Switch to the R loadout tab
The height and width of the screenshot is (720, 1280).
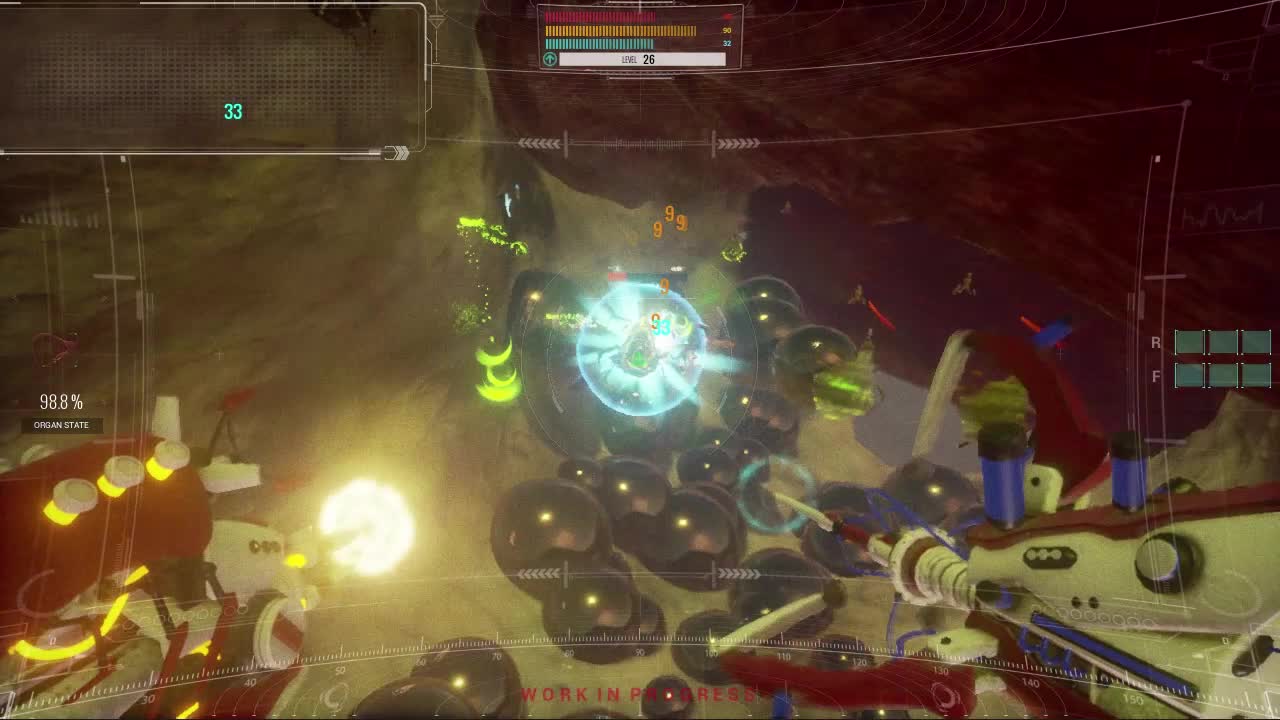pyautogui.click(x=1157, y=341)
